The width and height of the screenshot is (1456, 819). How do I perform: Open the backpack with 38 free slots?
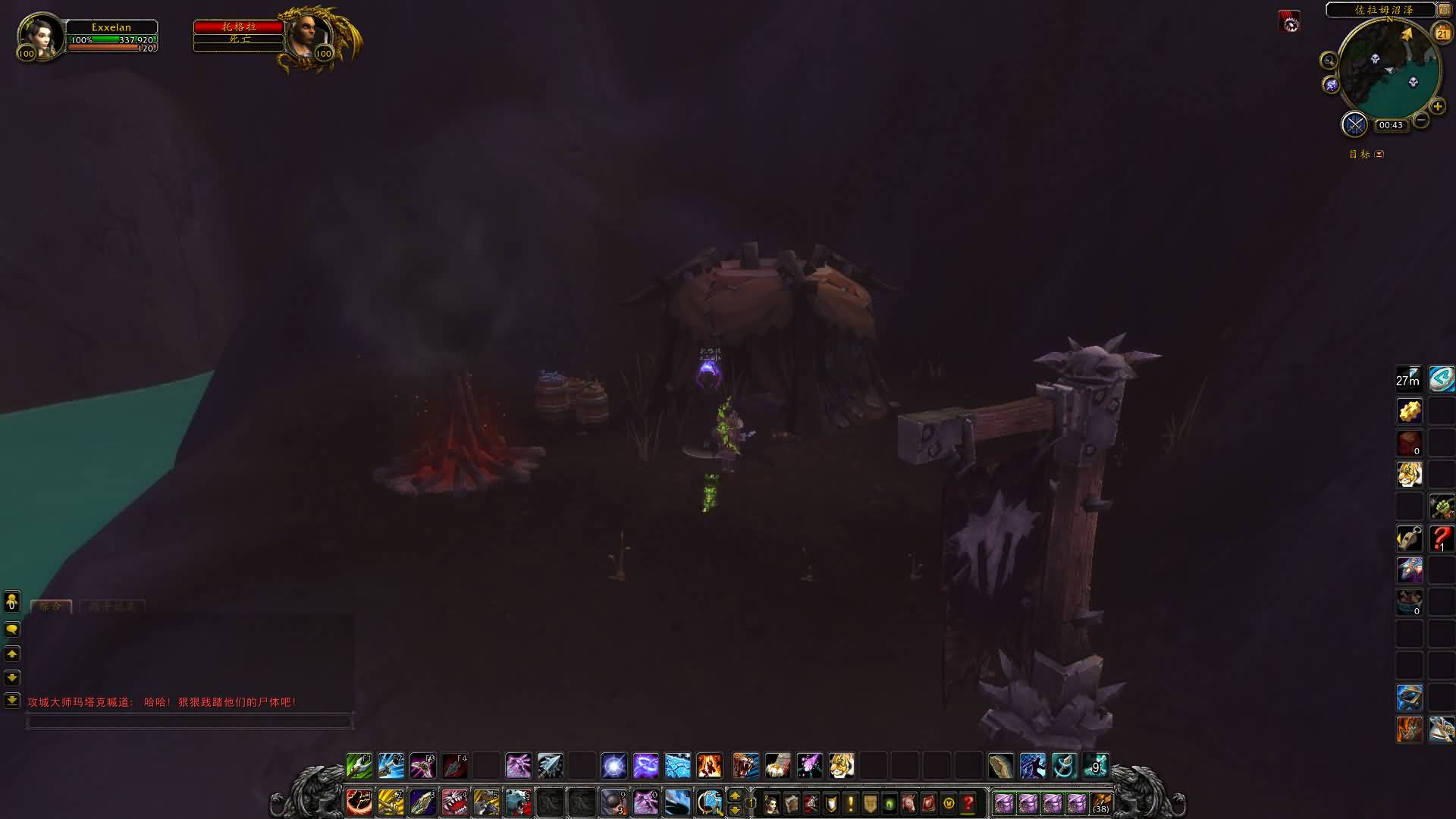coord(1101,803)
